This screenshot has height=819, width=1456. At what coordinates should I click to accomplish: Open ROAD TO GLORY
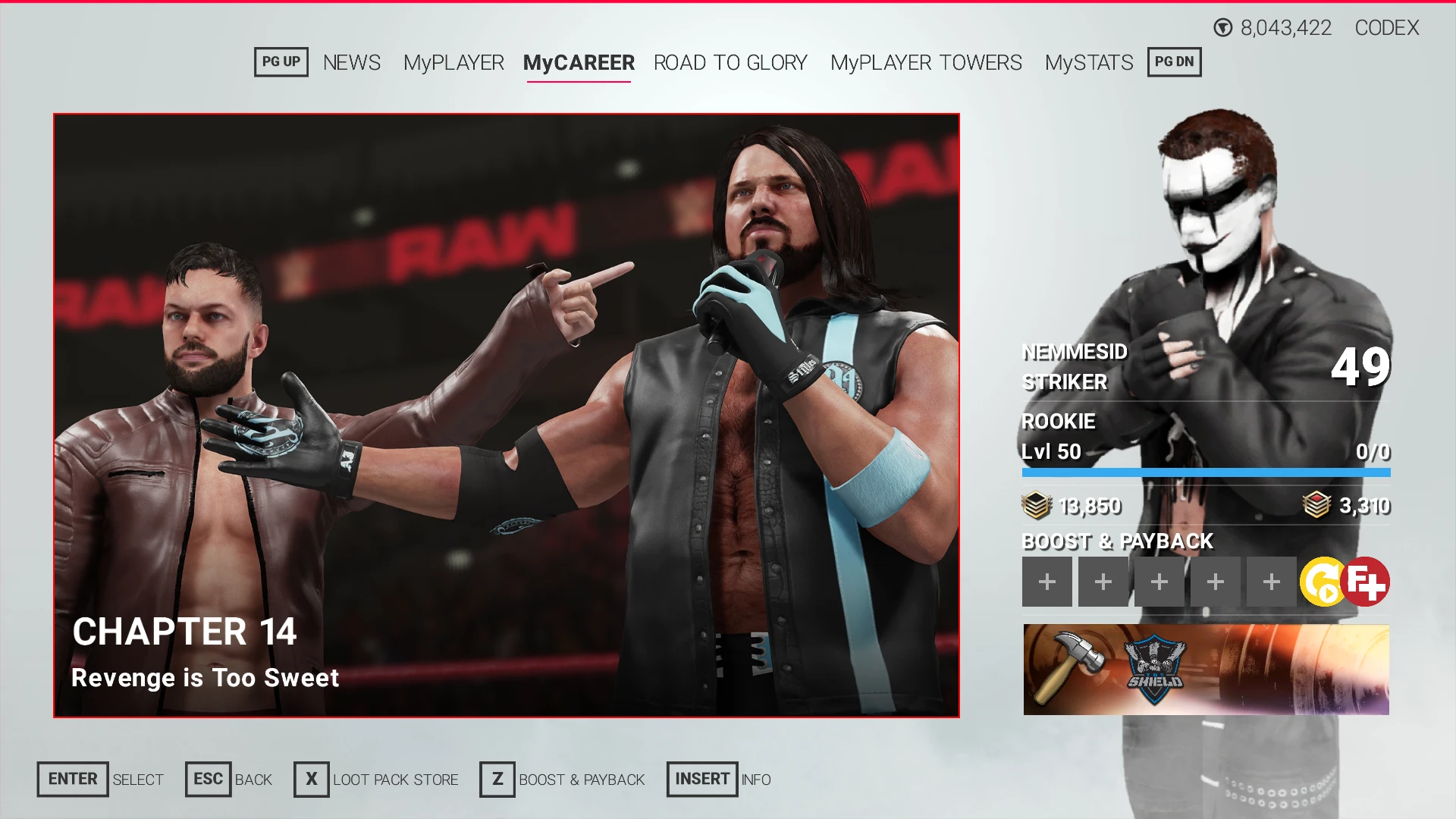coord(730,63)
